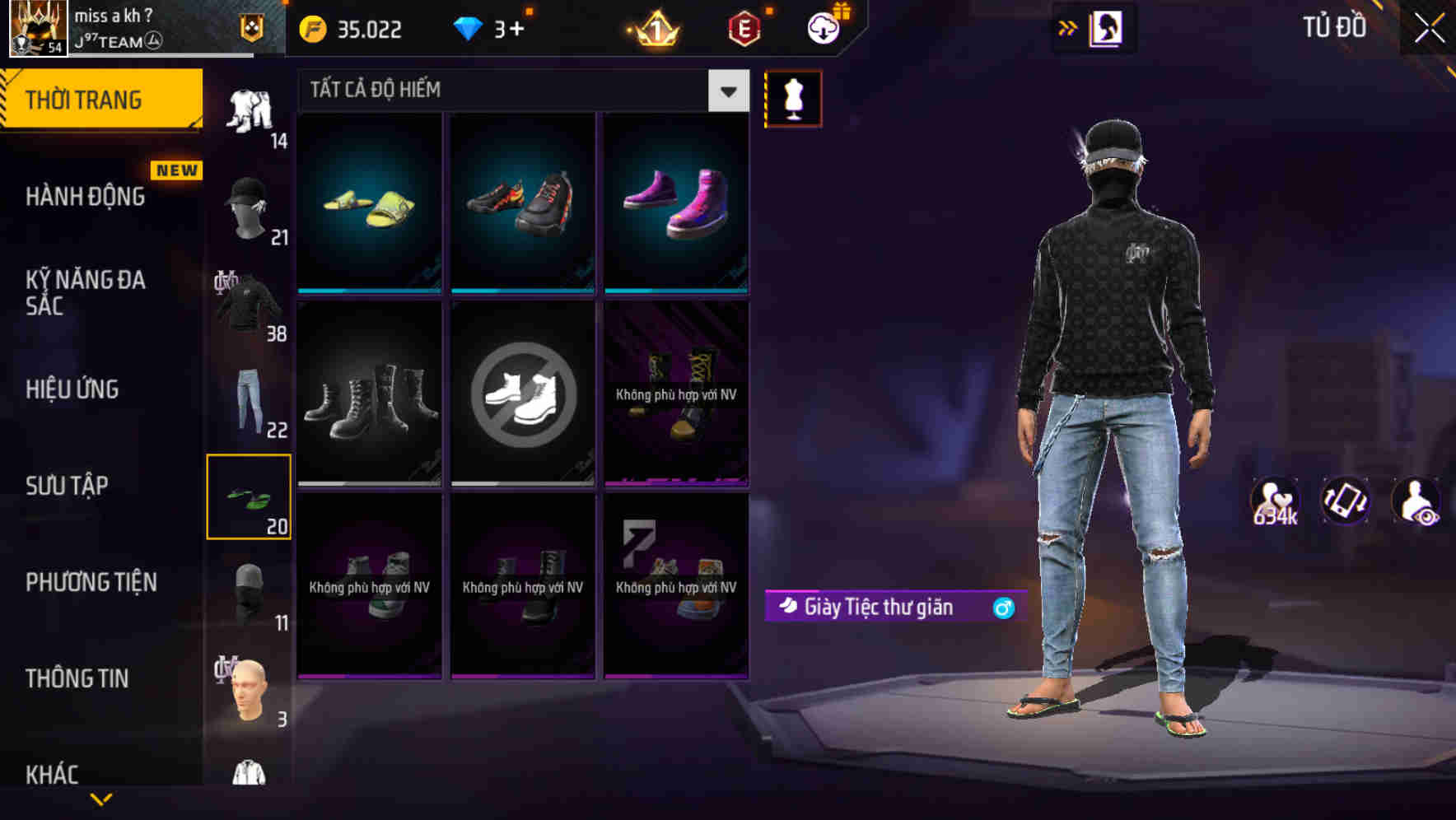Click the female character portrait toggle at top
This screenshot has height=820, width=1456.
(x=1105, y=27)
